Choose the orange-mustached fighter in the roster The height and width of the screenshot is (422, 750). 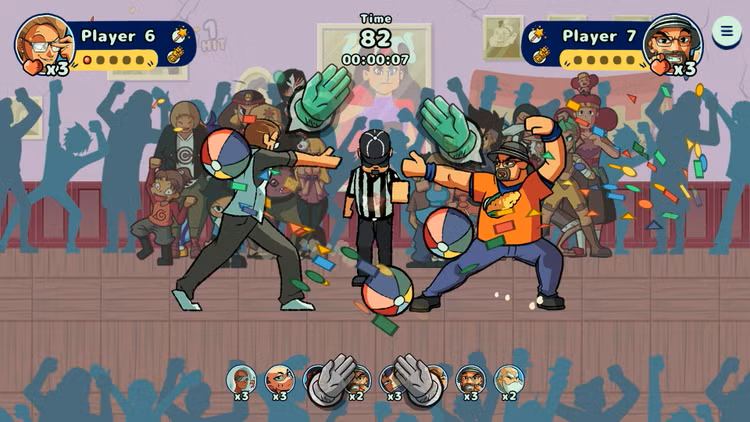279,379
